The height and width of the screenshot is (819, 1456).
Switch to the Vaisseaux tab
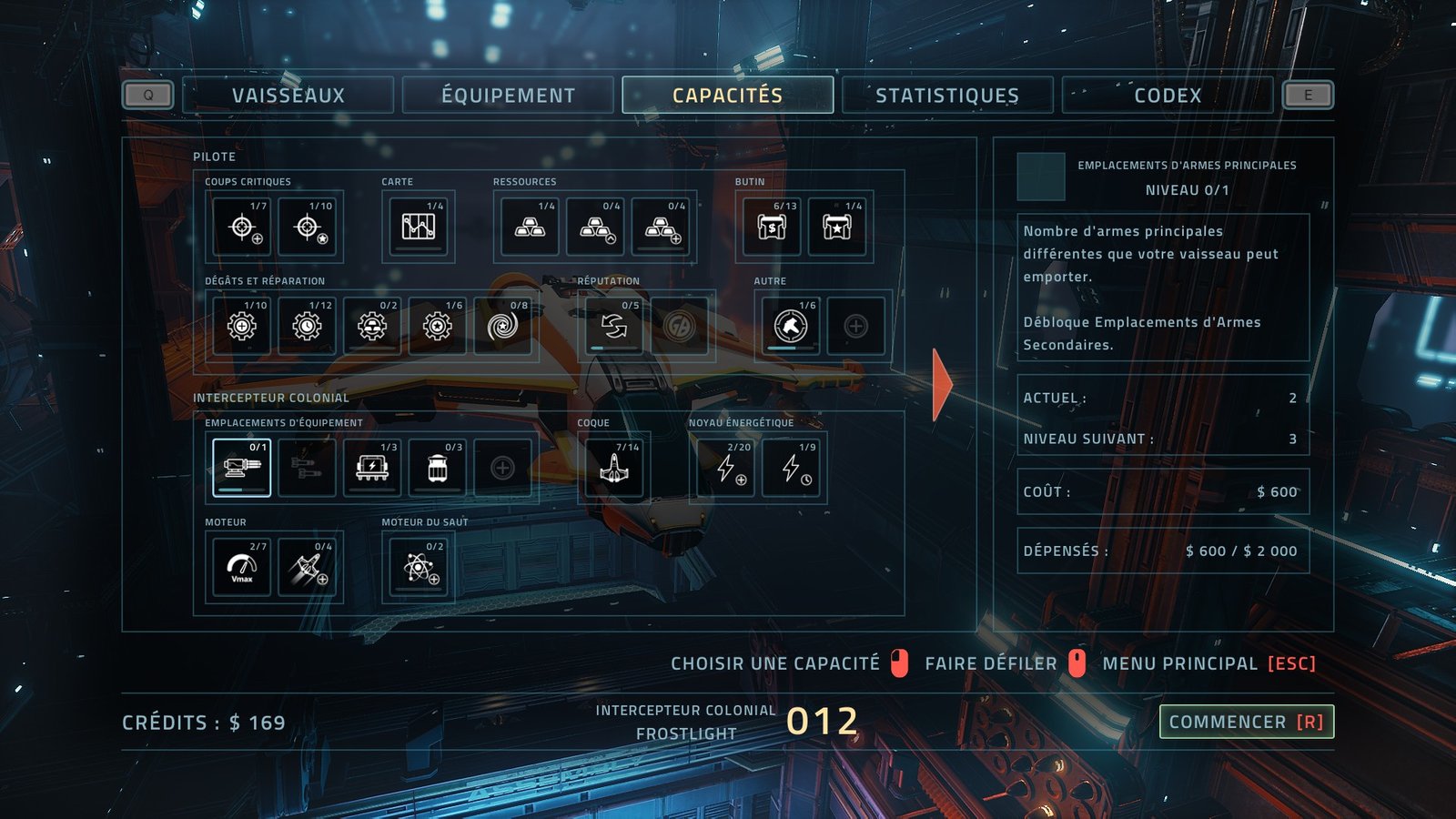click(x=288, y=96)
